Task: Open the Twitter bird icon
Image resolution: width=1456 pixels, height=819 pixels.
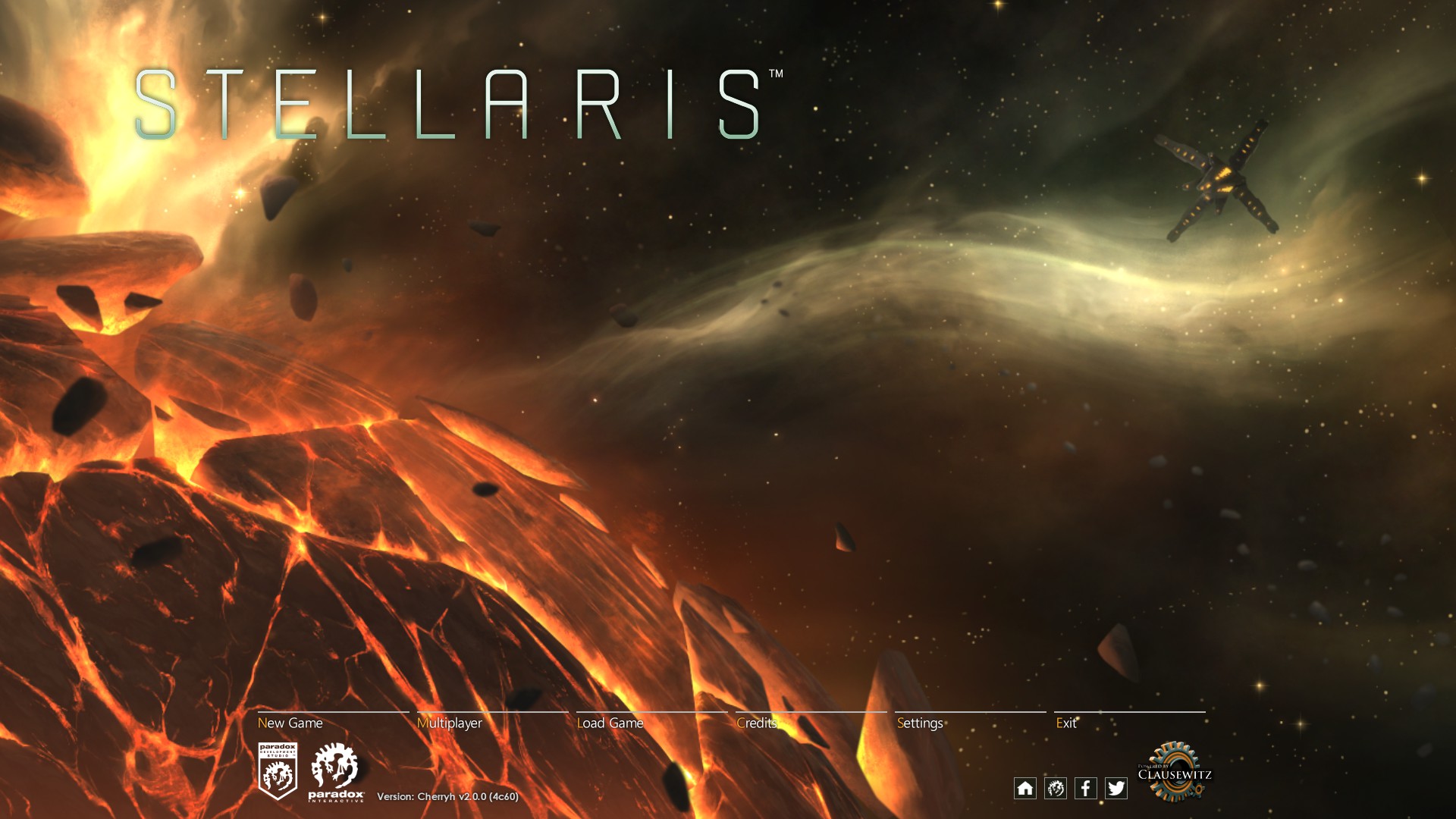Action: coord(1117,789)
